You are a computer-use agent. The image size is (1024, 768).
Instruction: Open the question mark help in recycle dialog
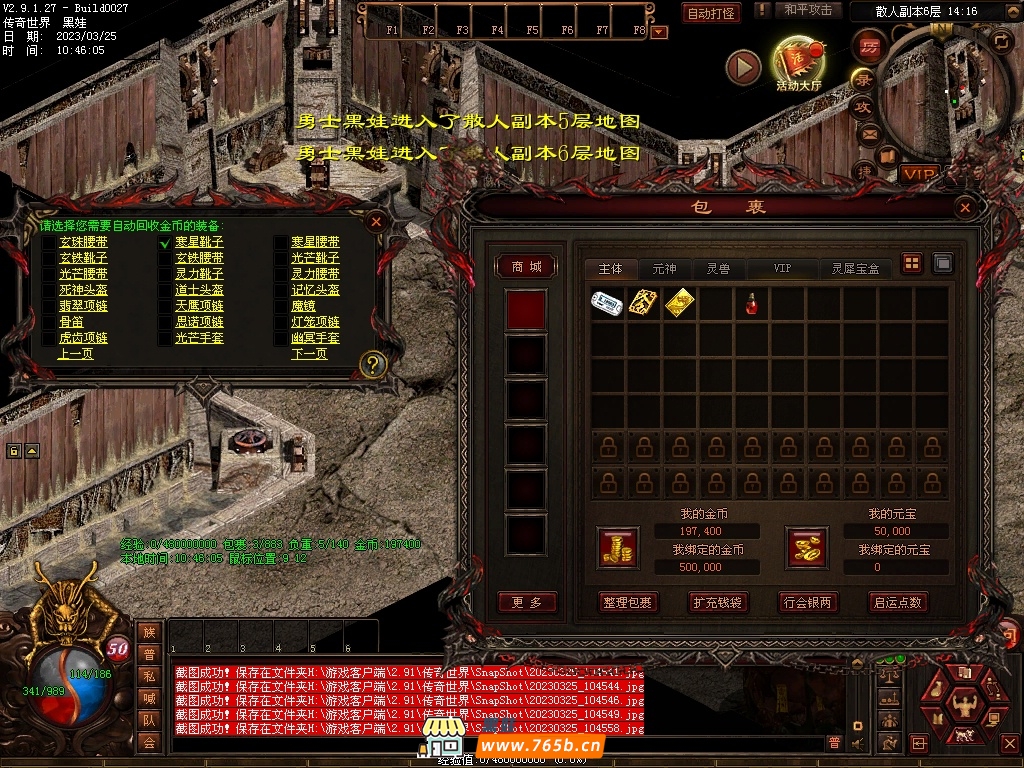click(x=372, y=364)
